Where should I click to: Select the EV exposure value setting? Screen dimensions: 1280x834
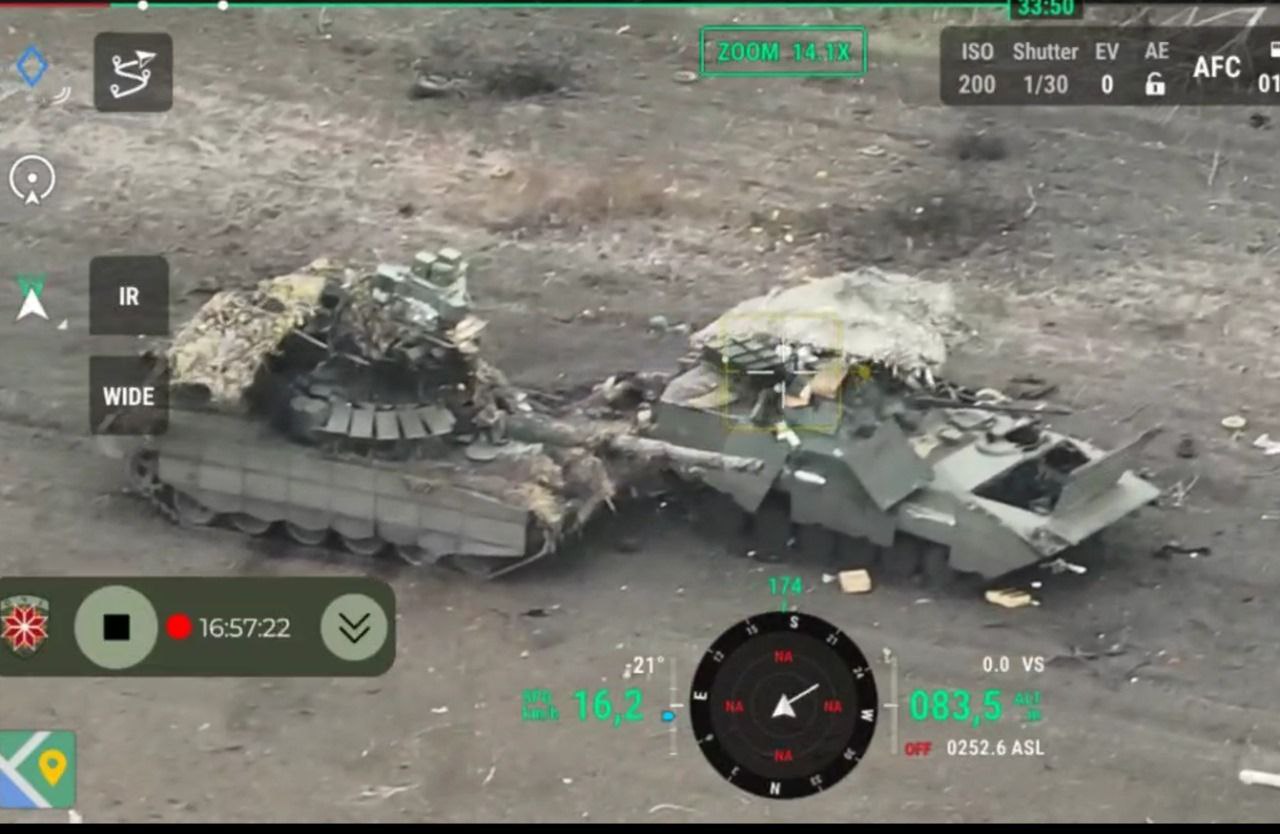coord(1107,68)
